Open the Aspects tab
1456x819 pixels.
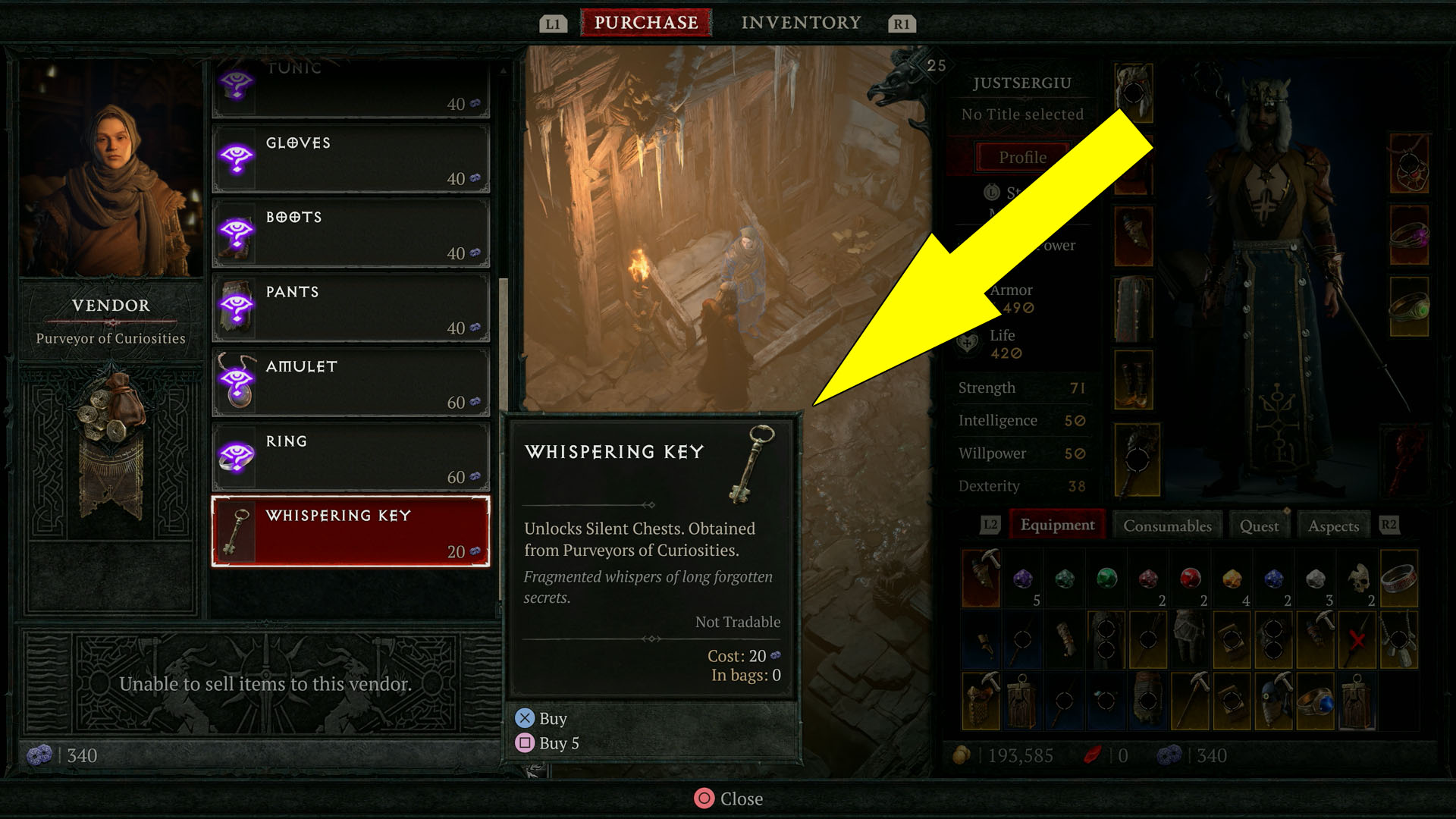point(1333,525)
